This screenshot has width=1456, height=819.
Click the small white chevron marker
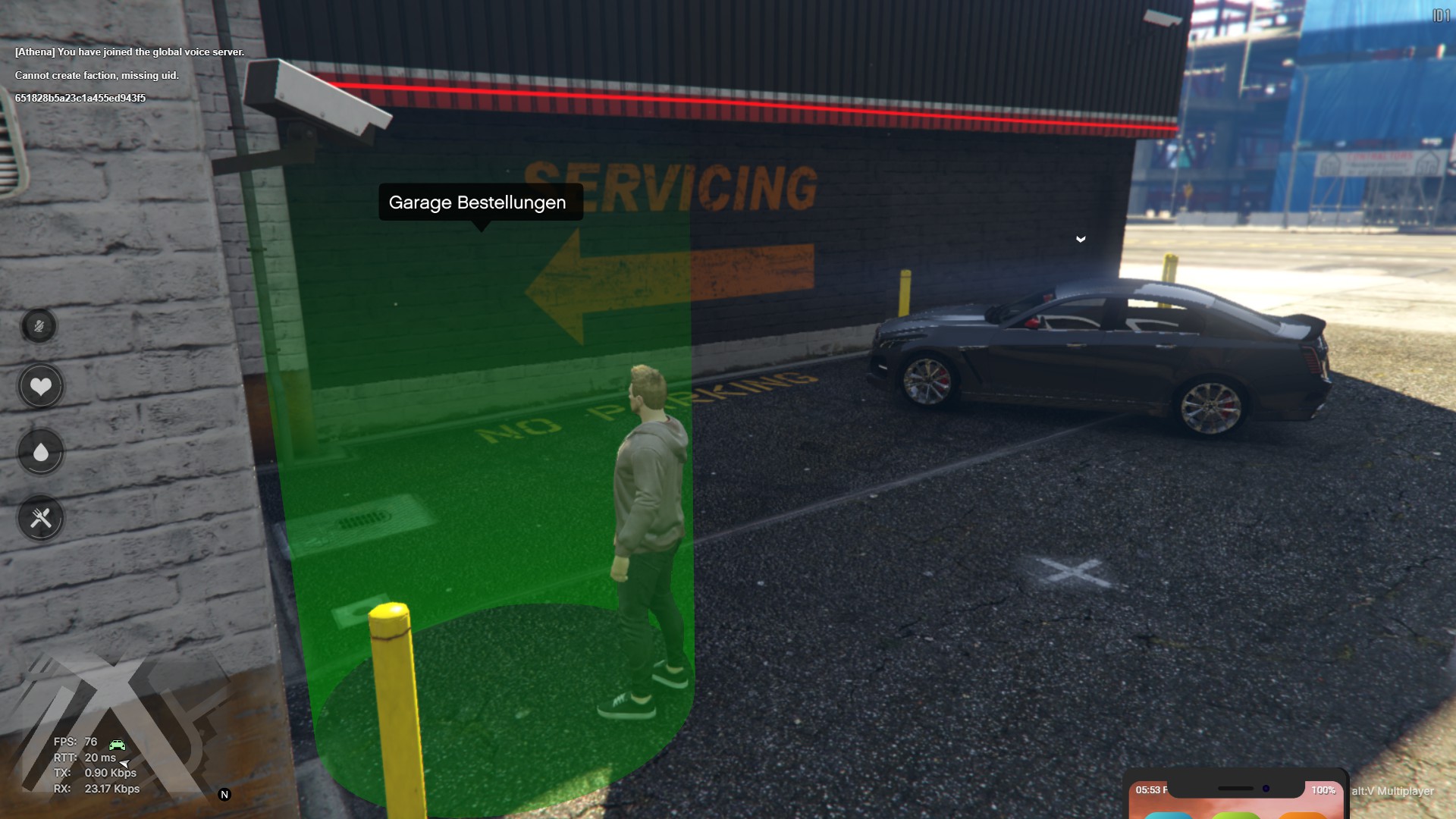(1081, 240)
